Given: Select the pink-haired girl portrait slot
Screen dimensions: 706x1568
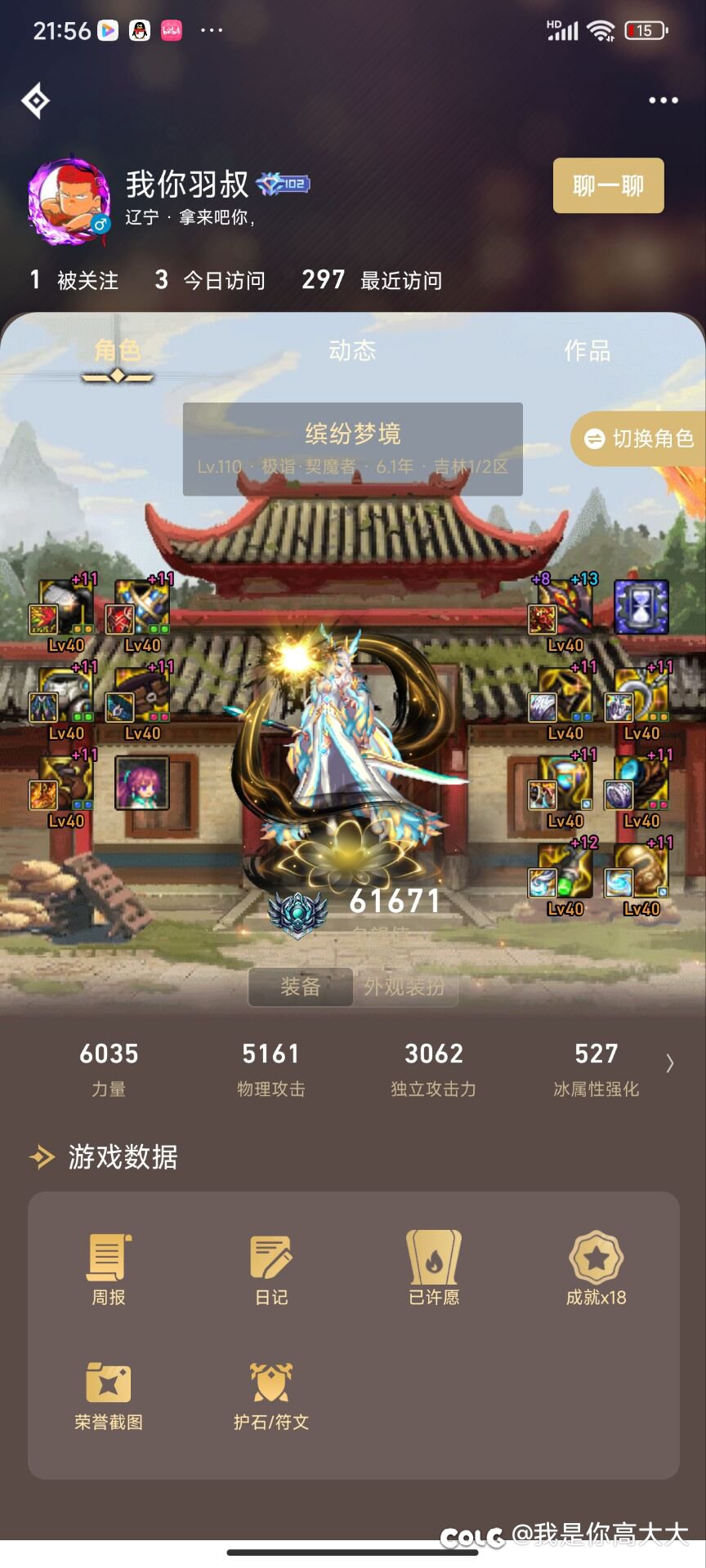Looking at the screenshot, I should [142, 782].
